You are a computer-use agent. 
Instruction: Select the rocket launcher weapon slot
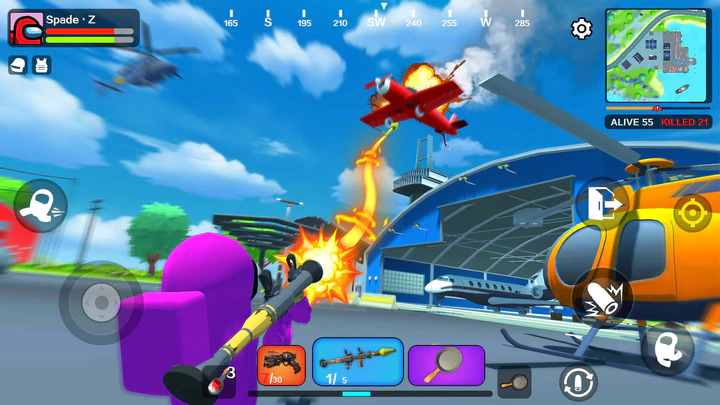click(358, 362)
